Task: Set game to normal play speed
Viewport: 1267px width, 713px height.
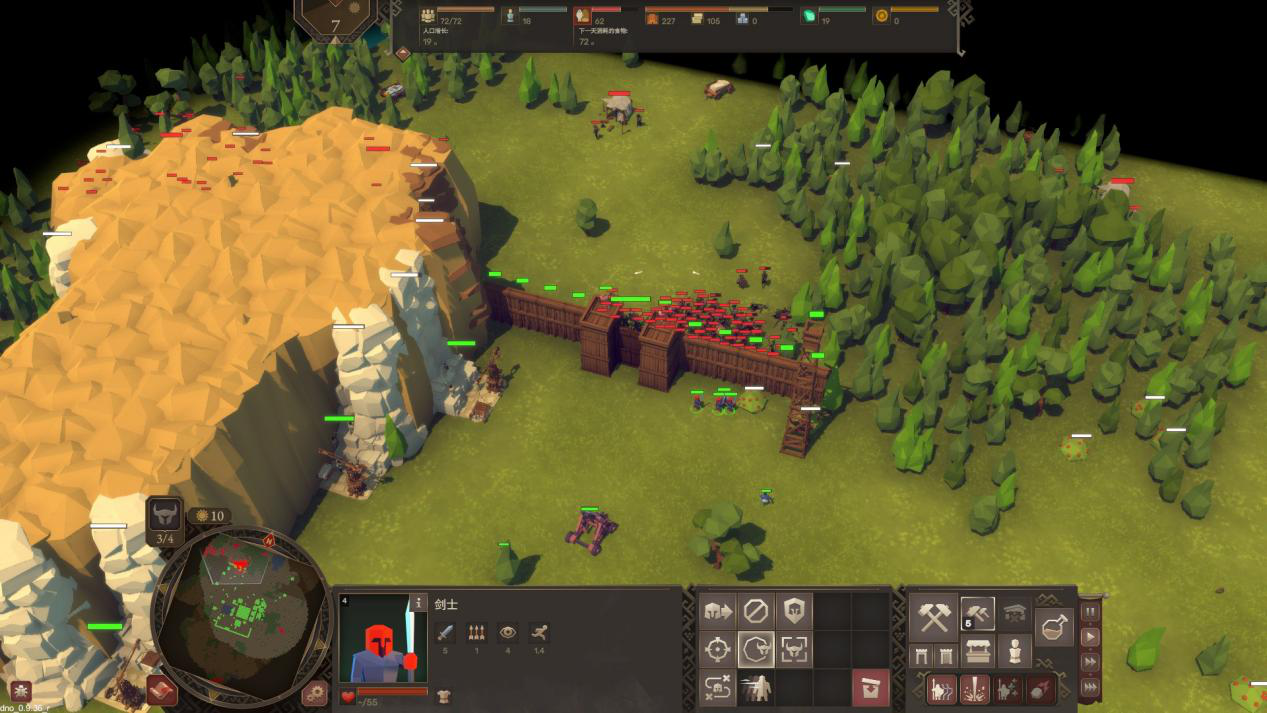Action: [1090, 637]
